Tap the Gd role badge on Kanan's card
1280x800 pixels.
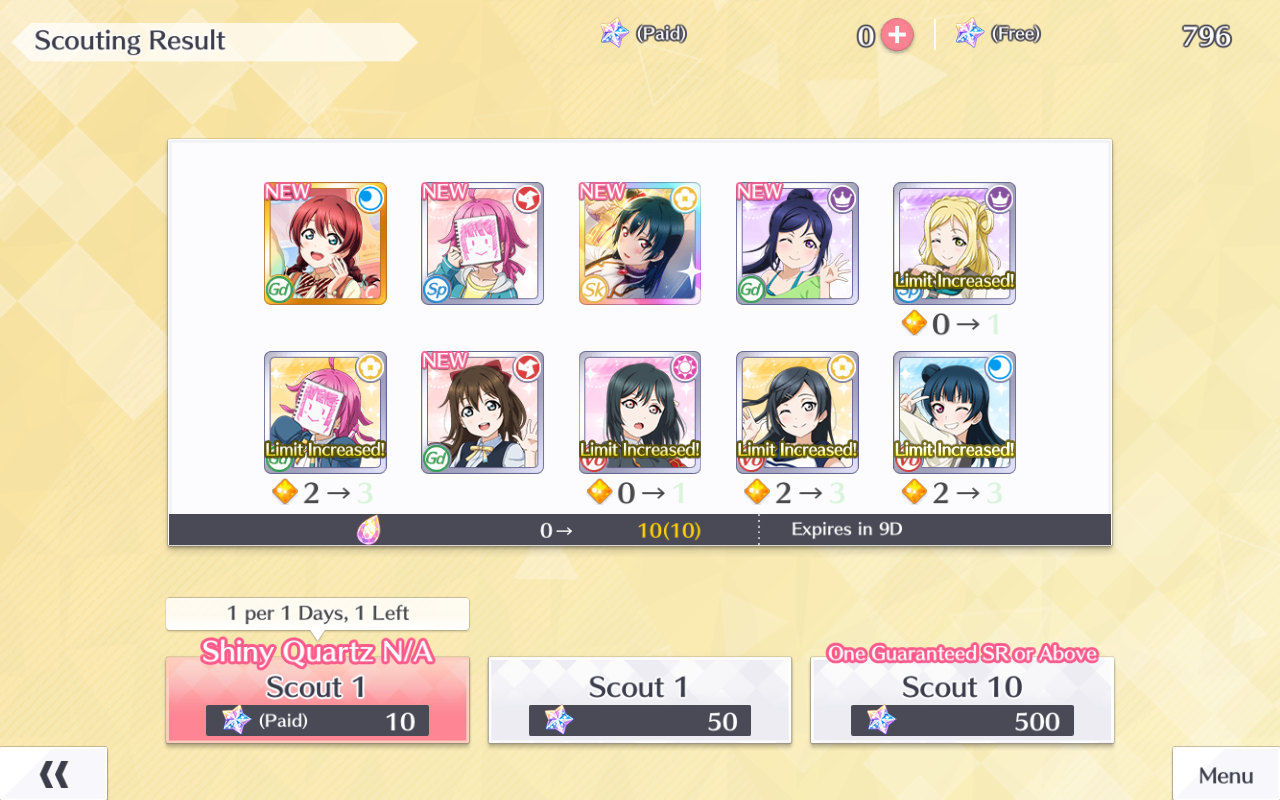(751, 289)
